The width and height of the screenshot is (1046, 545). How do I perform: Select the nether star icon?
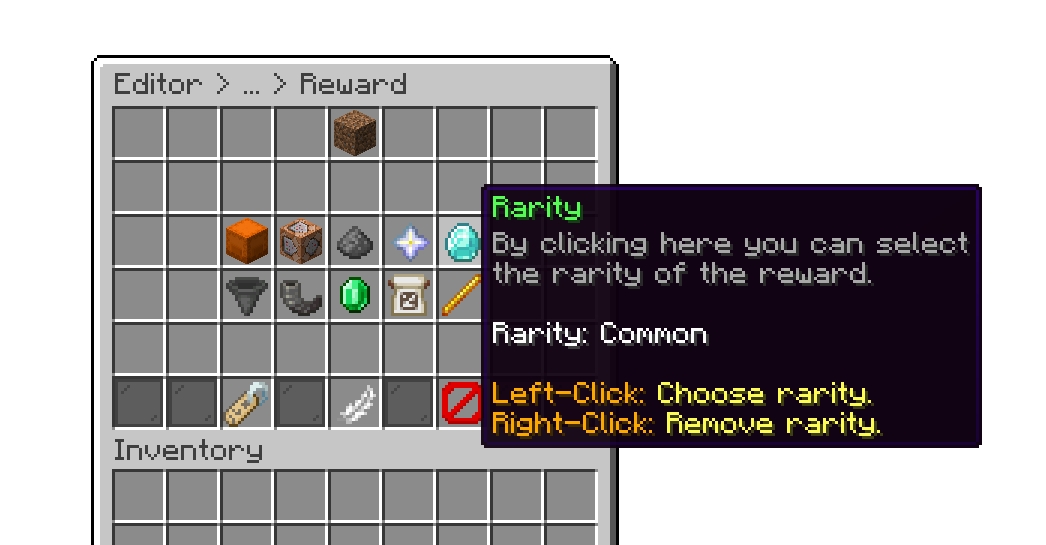408,241
